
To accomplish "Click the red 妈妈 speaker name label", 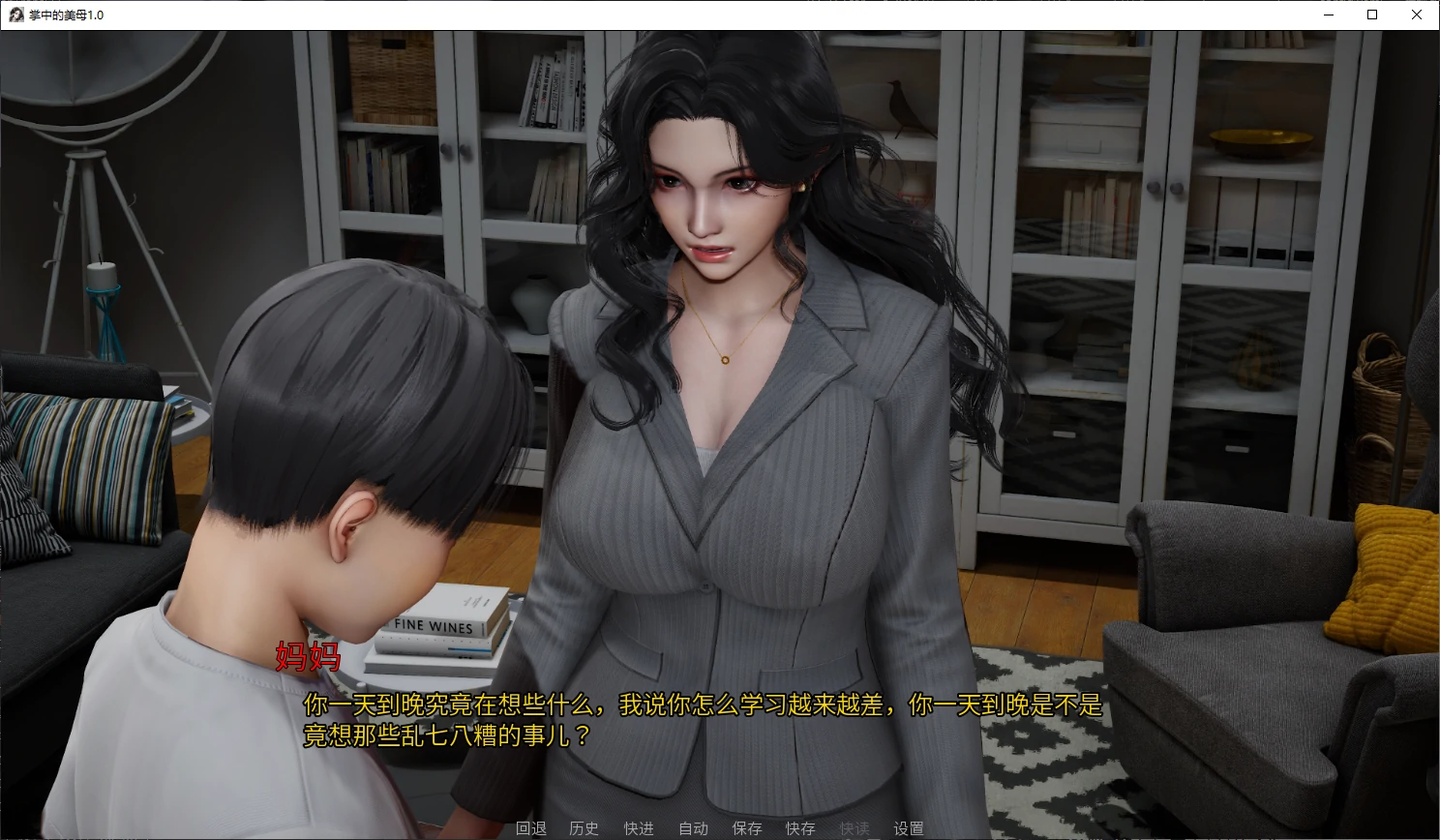I will [x=308, y=659].
